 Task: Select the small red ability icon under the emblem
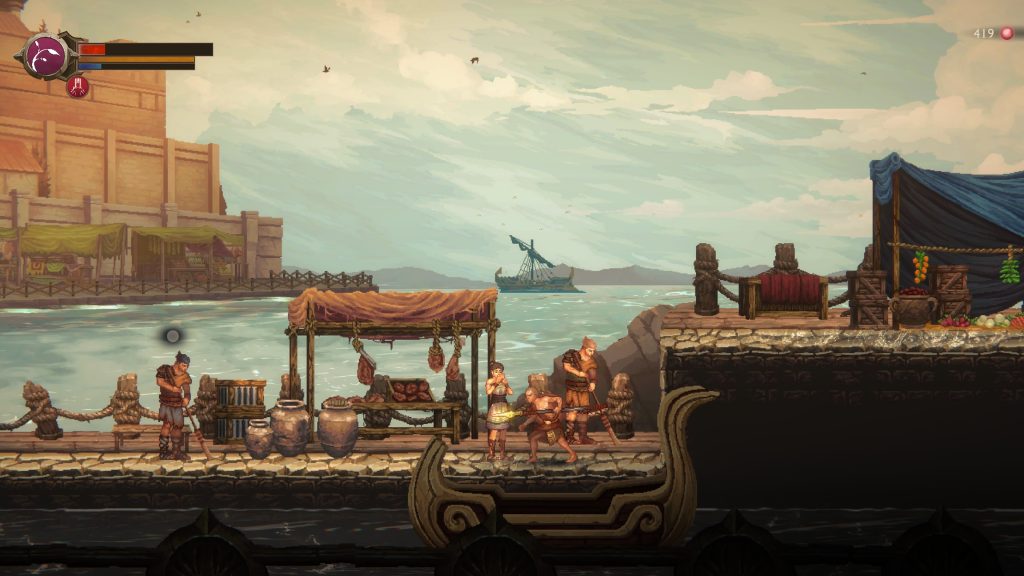pos(77,87)
